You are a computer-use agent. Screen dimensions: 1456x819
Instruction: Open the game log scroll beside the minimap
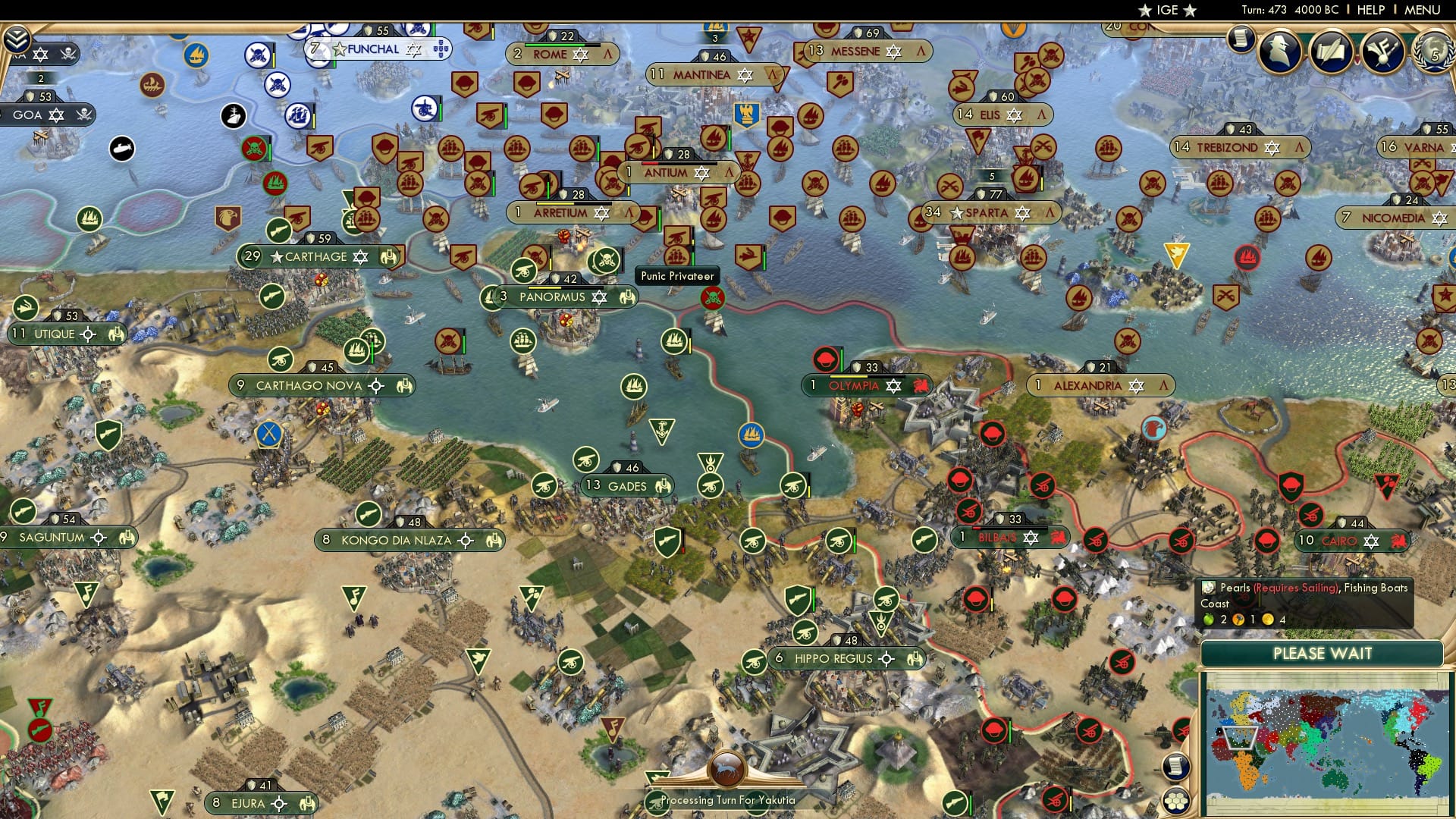[x=1175, y=766]
